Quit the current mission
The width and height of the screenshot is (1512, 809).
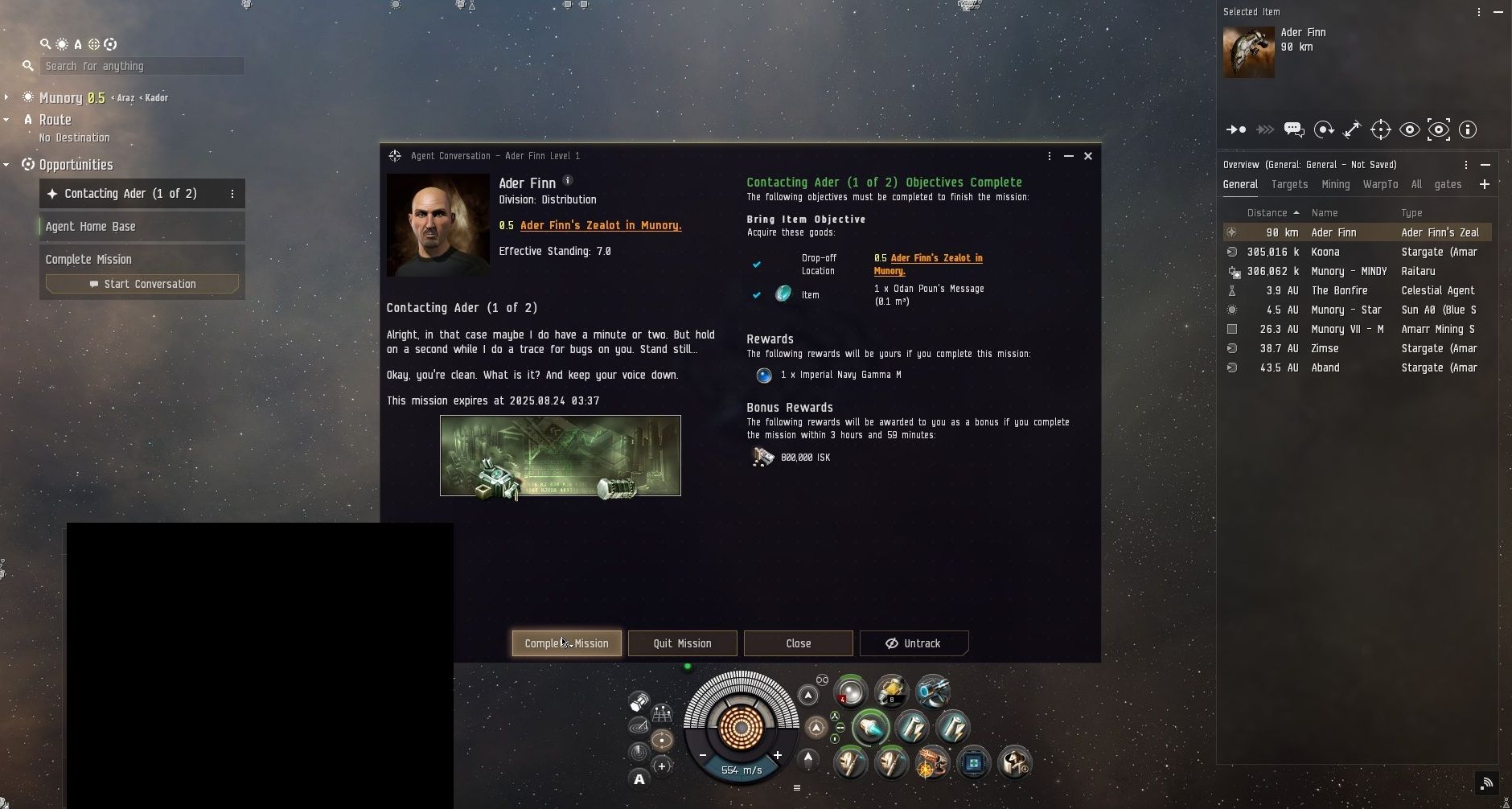(682, 643)
